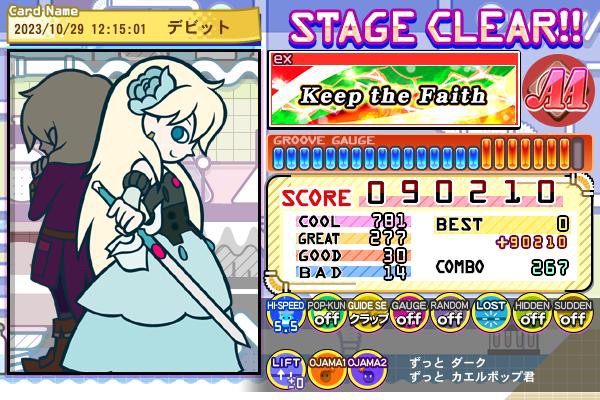Select the OJAMA2 icon
The height and width of the screenshot is (400, 600).
366,371
